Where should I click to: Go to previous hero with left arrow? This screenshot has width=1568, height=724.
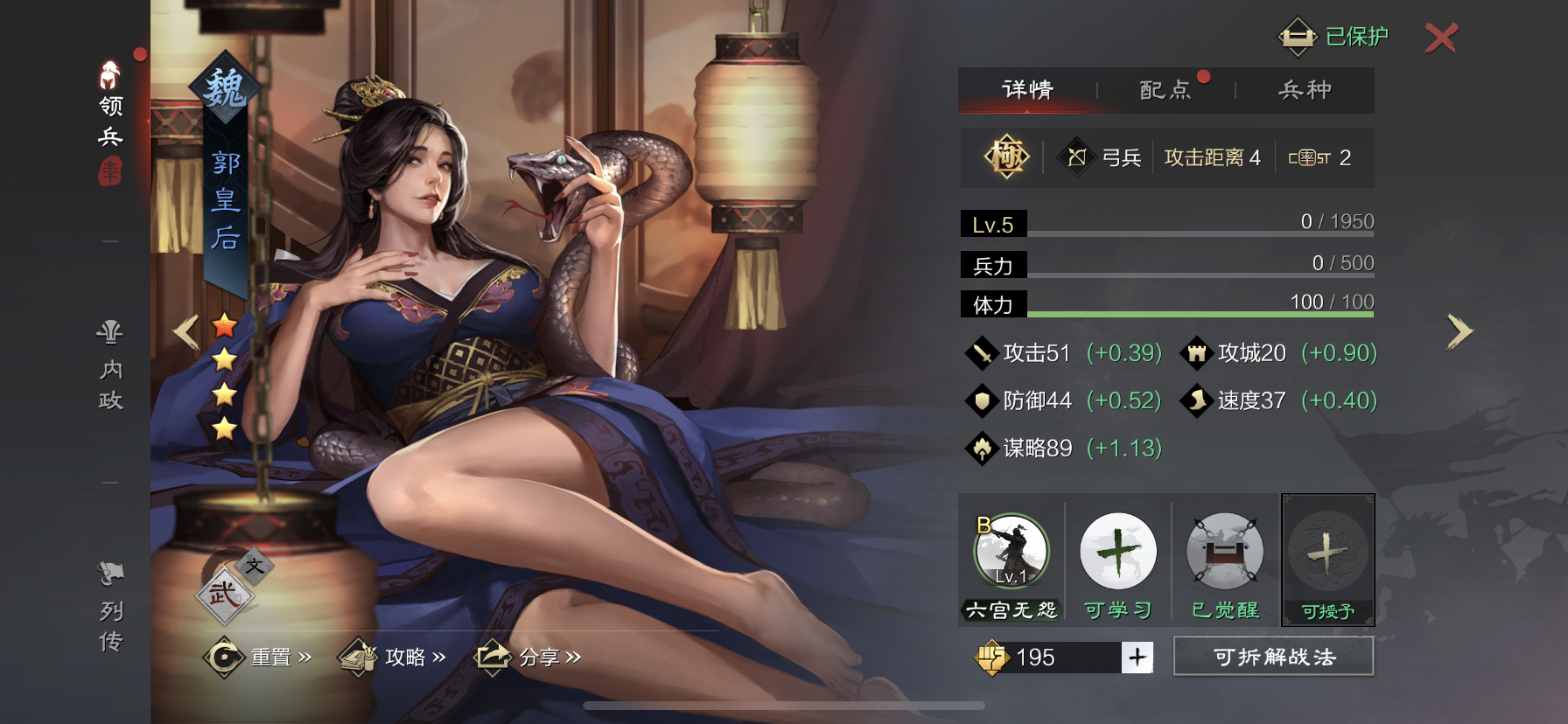(x=185, y=332)
